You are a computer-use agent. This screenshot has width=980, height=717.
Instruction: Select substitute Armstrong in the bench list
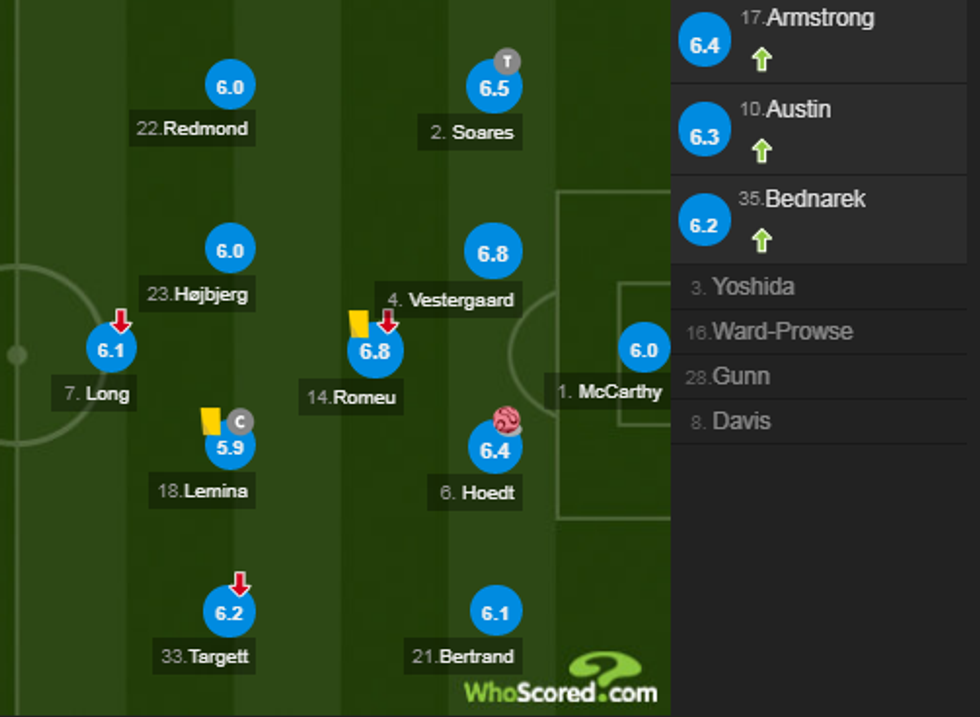click(x=819, y=40)
